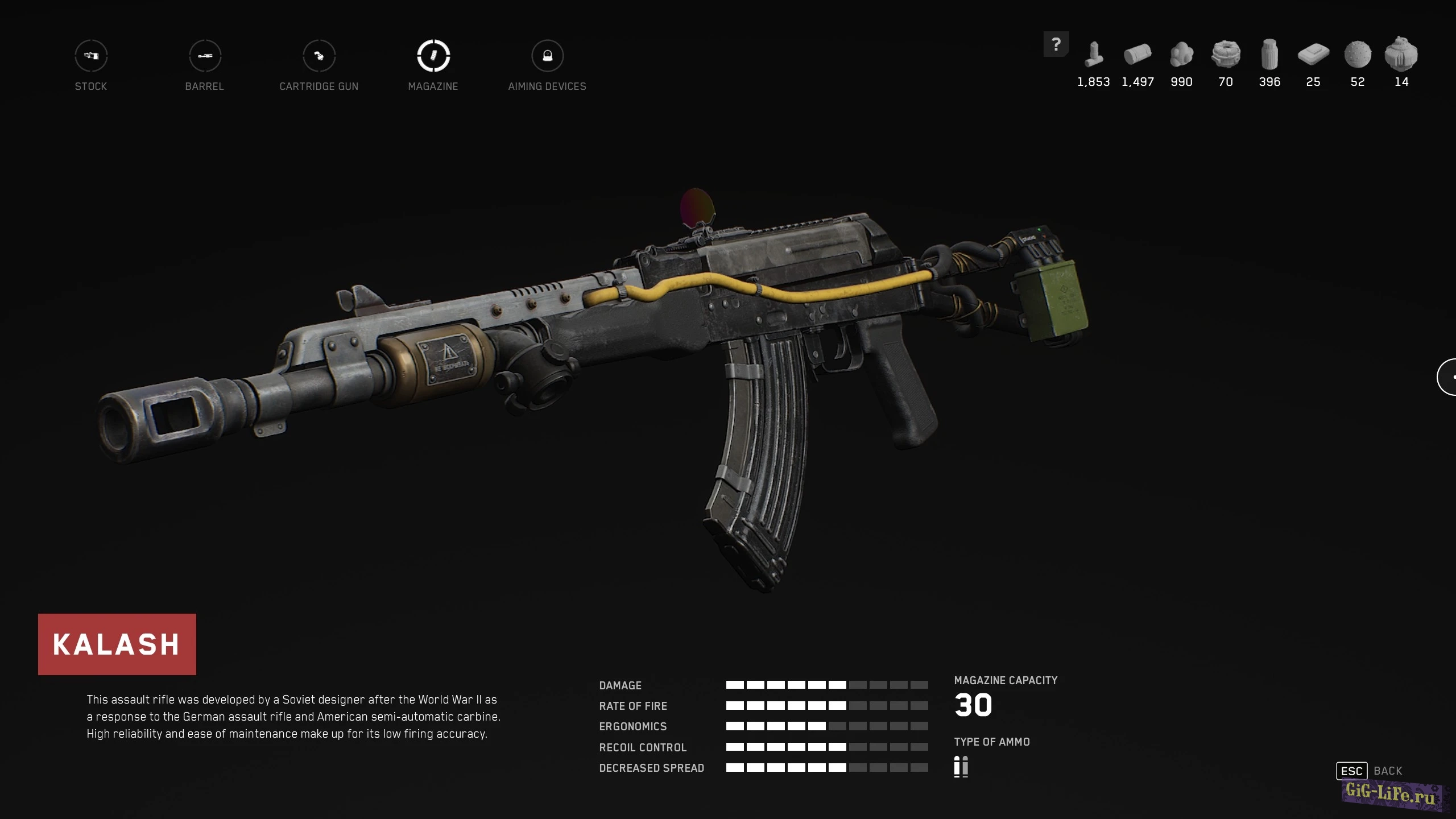Viewport: 1456px width, 819px height.
Task: Click the partial circle button at right edge
Action: pyautogui.click(x=1448, y=377)
